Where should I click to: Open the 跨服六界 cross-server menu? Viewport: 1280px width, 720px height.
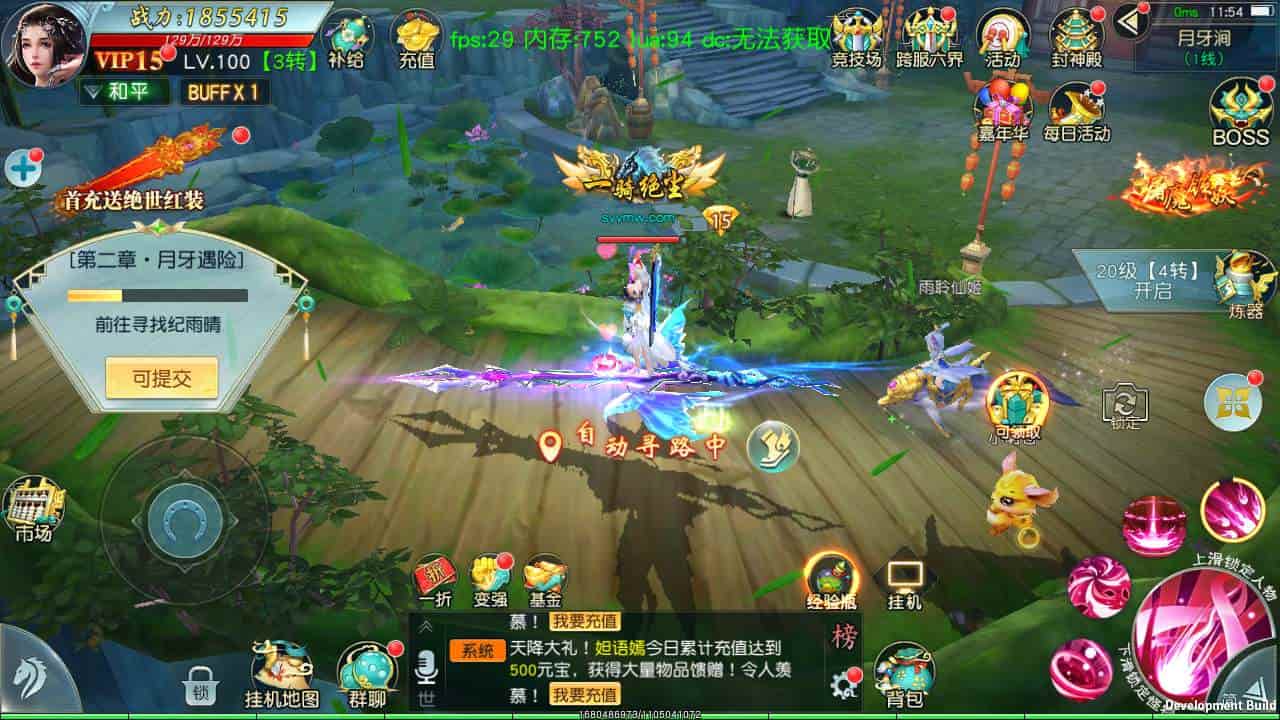(929, 36)
